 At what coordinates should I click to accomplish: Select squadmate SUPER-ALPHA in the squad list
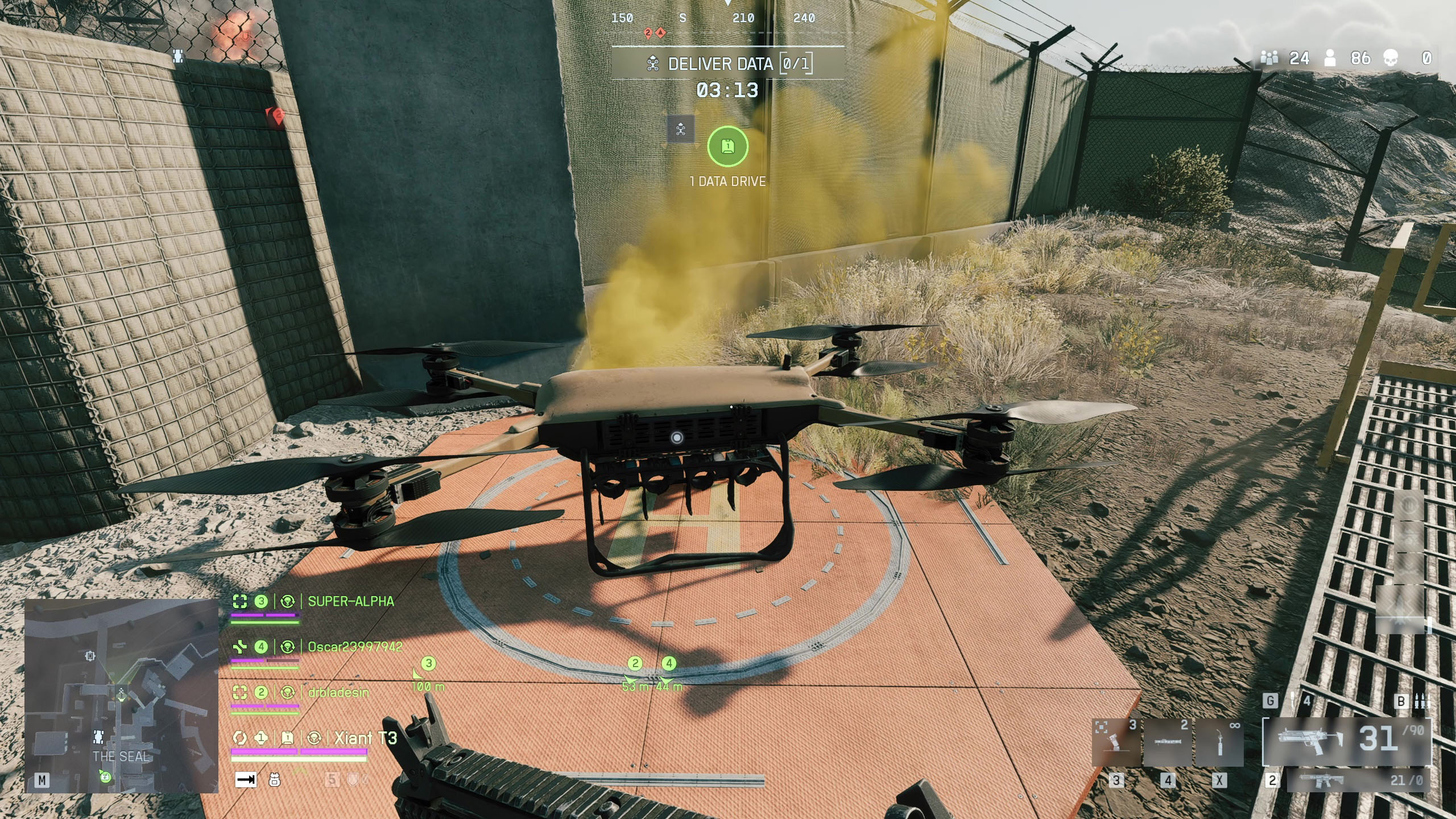click(350, 601)
